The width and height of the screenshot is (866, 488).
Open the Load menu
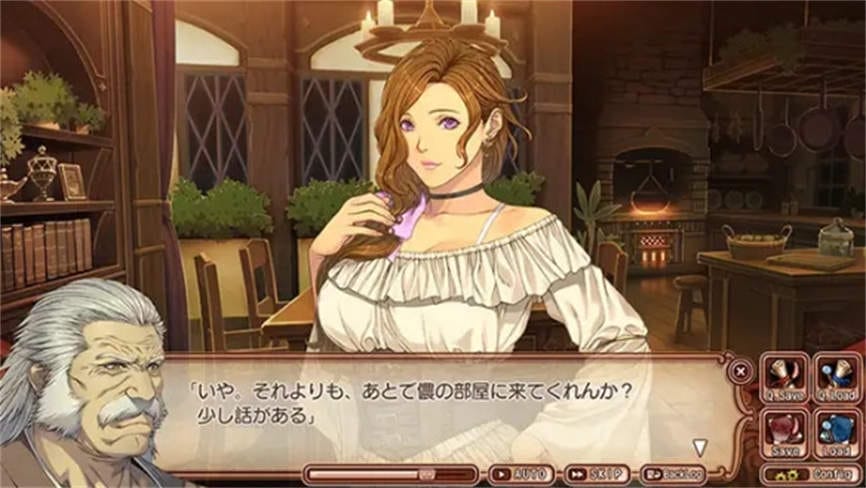pyautogui.click(x=836, y=431)
